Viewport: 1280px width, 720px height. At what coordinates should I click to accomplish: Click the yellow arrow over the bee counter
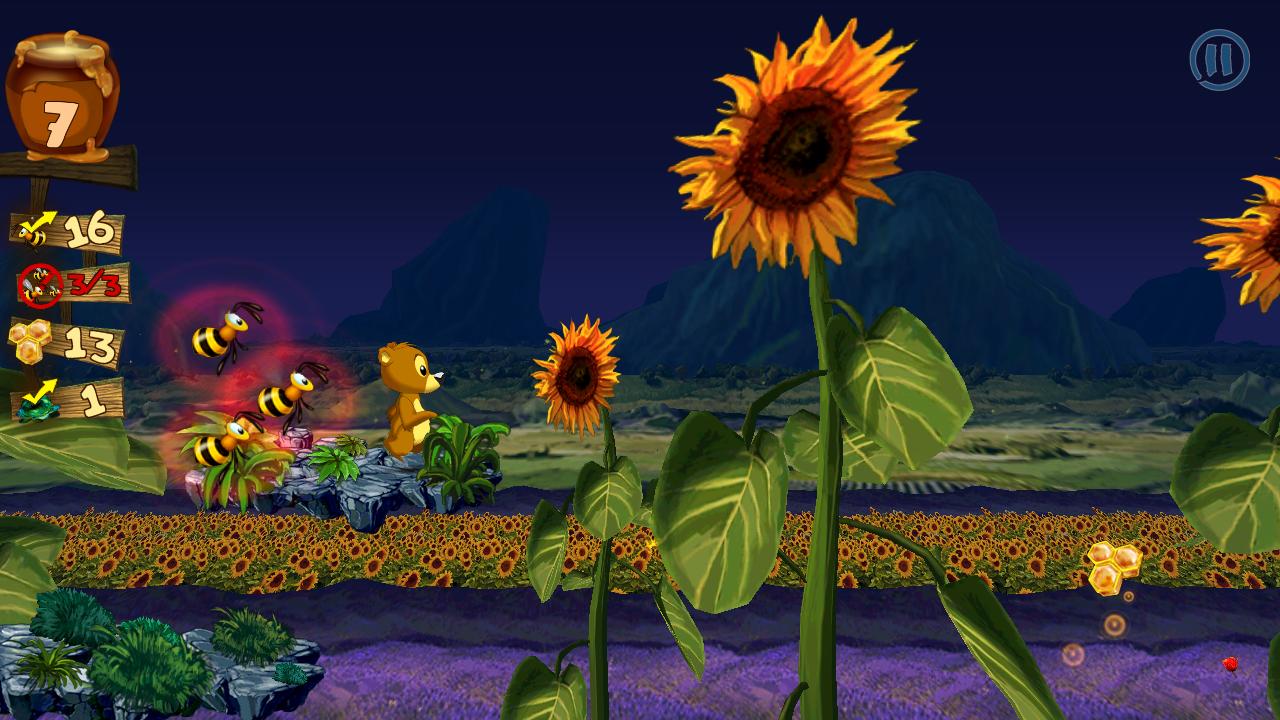[x=42, y=216]
